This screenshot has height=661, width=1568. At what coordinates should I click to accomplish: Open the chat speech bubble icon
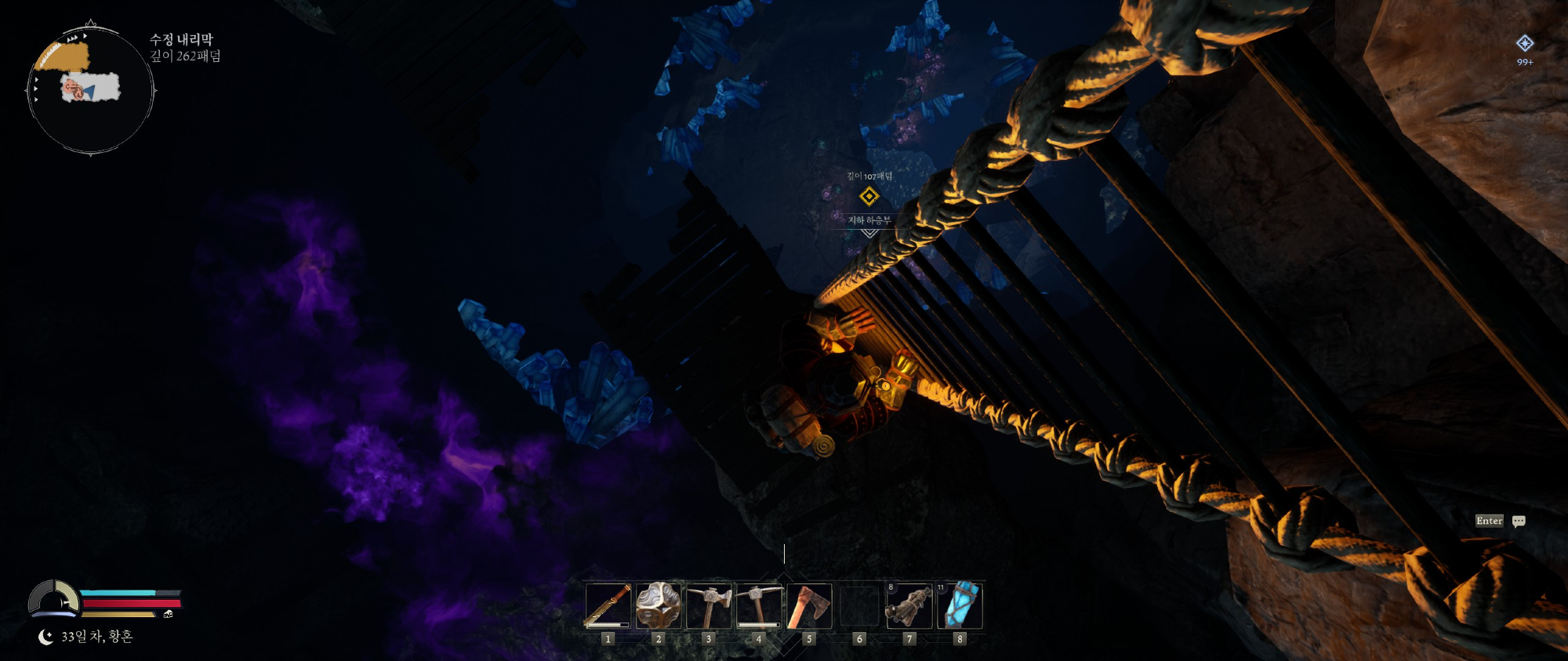tap(1519, 521)
